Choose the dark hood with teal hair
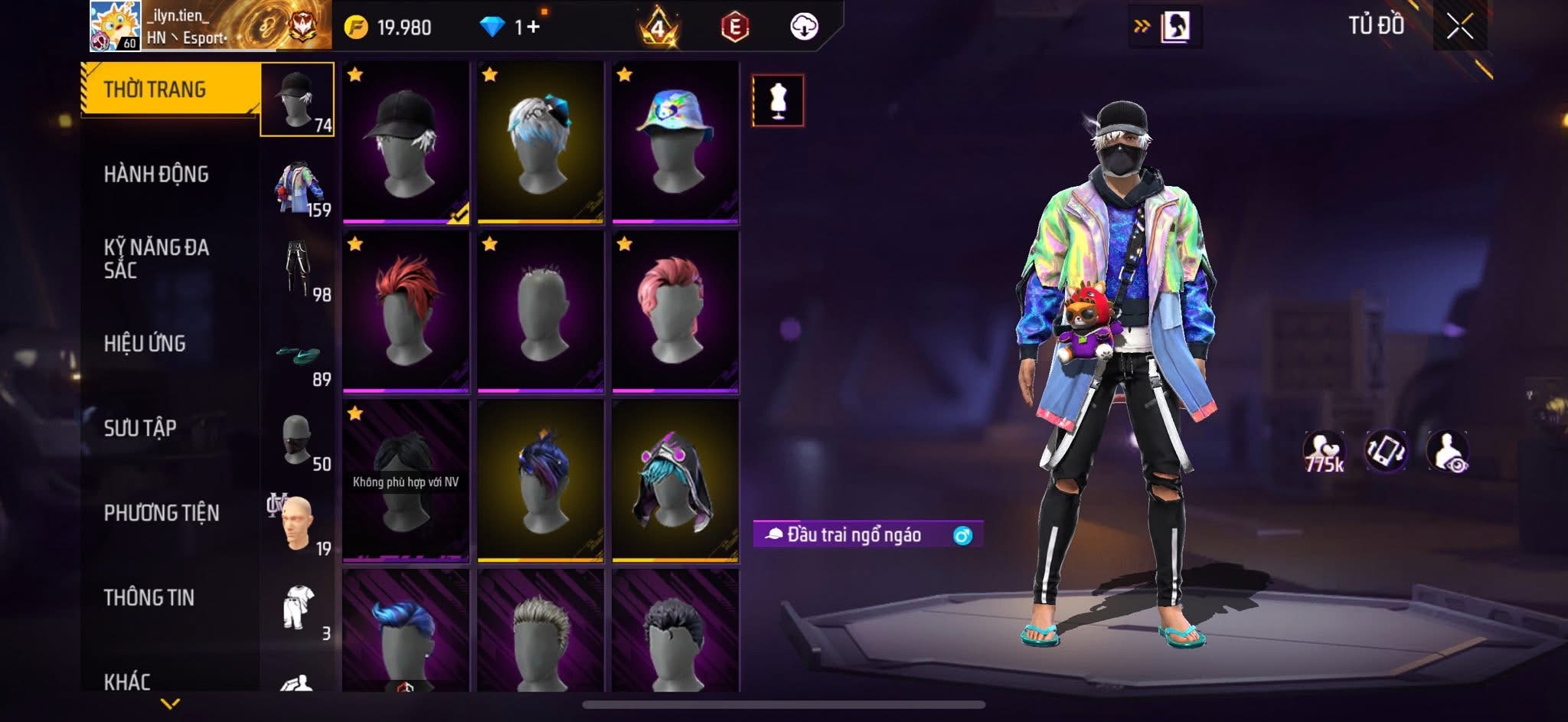 (x=675, y=481)
